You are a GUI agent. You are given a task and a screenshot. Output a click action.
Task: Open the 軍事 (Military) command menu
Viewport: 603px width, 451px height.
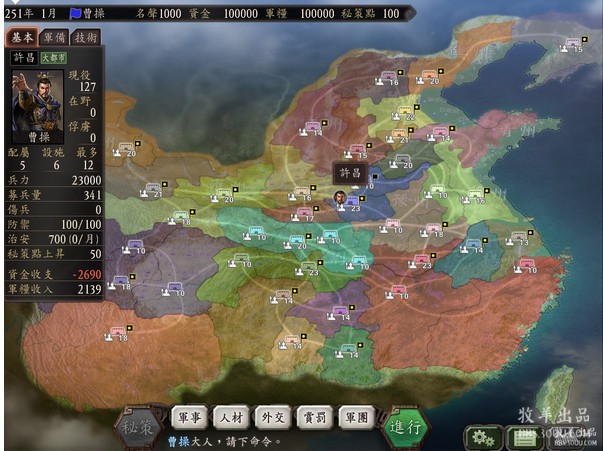(190, 417)
